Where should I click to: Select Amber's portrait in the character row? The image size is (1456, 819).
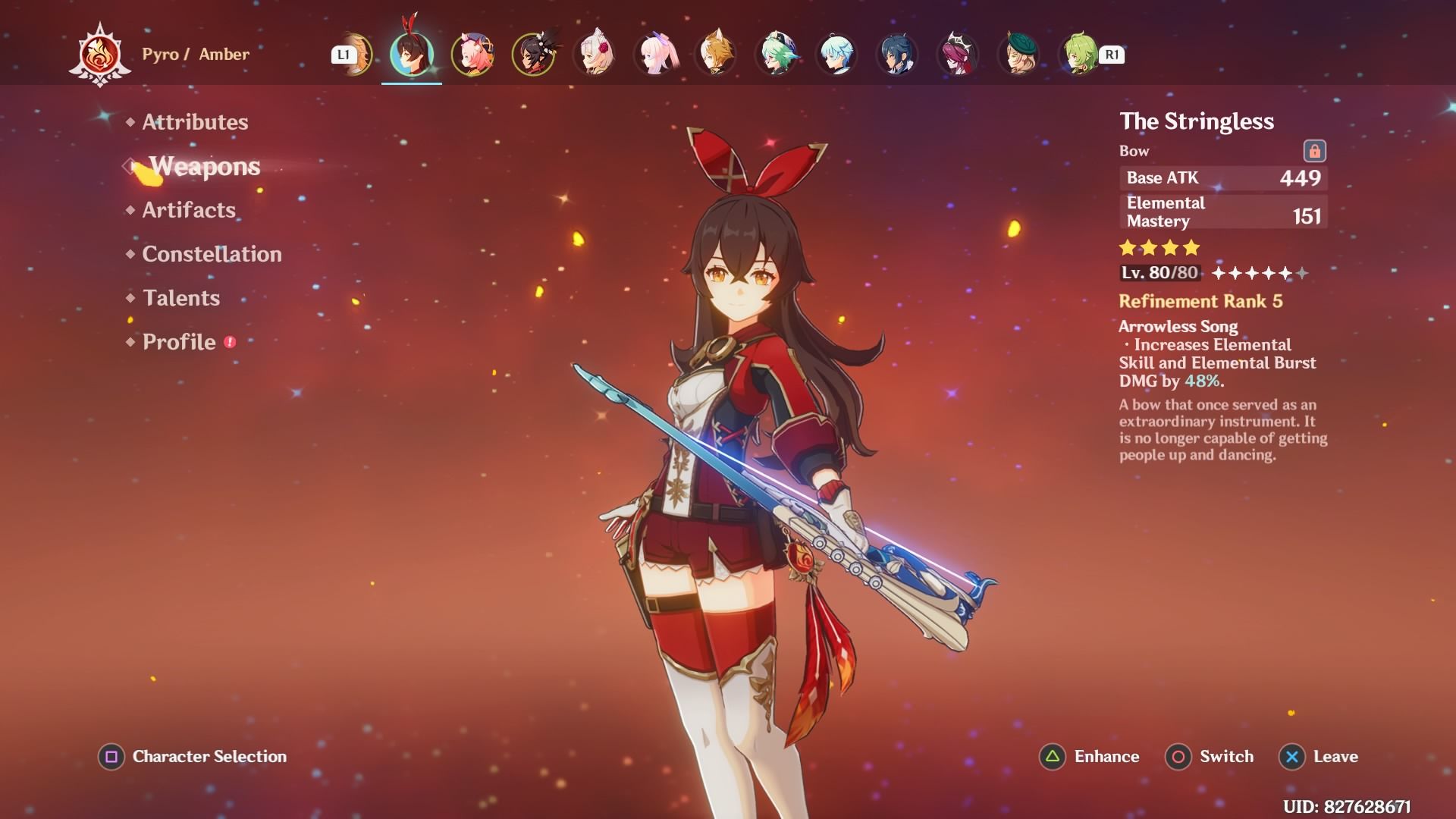pyautogui.click(x=412, y=55)
